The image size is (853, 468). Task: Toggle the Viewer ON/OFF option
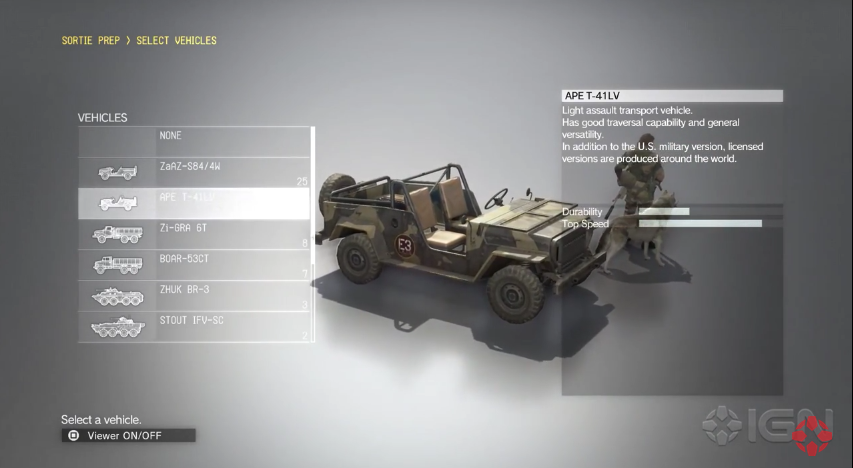tap(128, 435)
